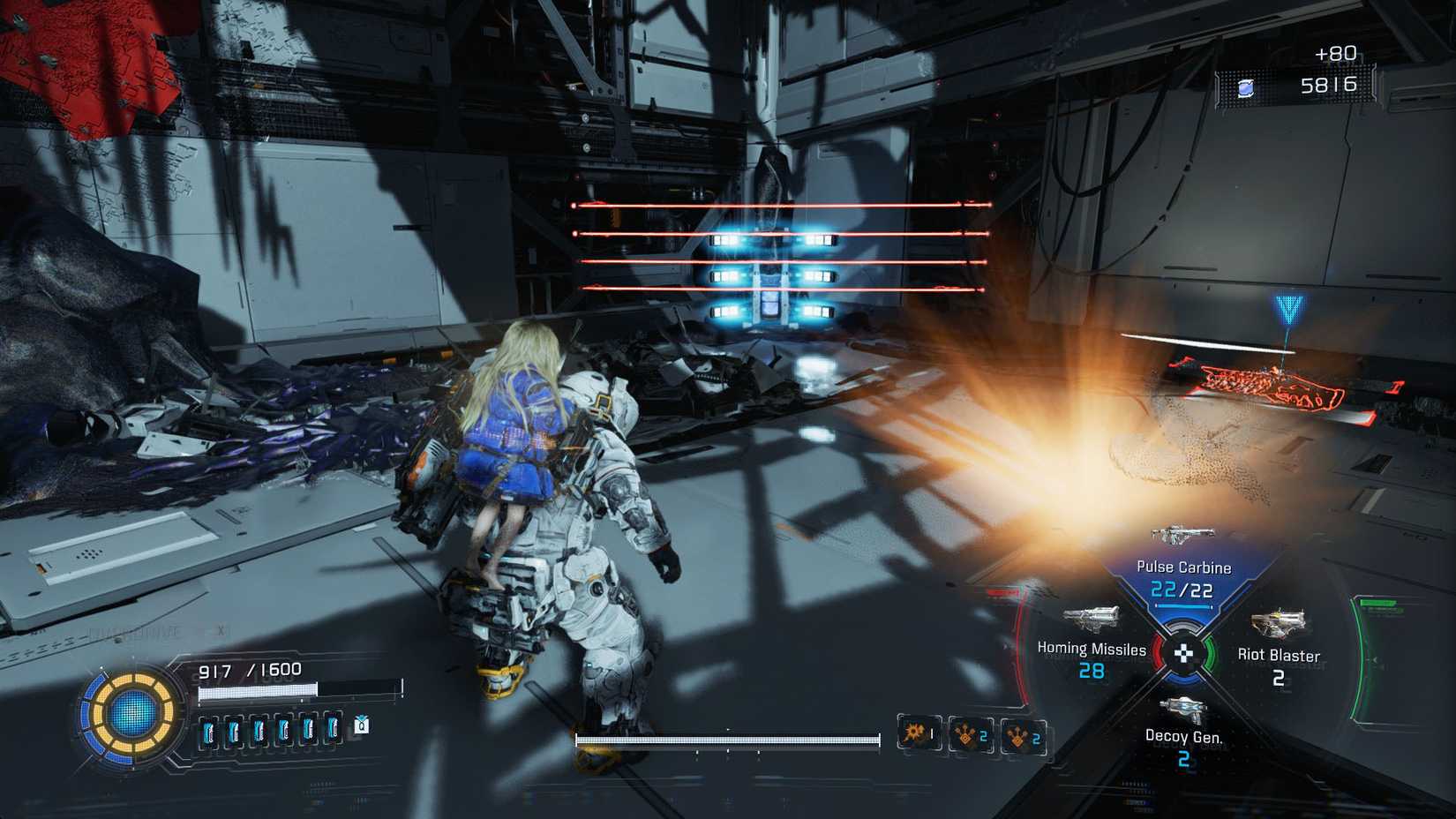
Task: Select the Pulse Carbine ammo readout 22/22
Action: 1182,589
